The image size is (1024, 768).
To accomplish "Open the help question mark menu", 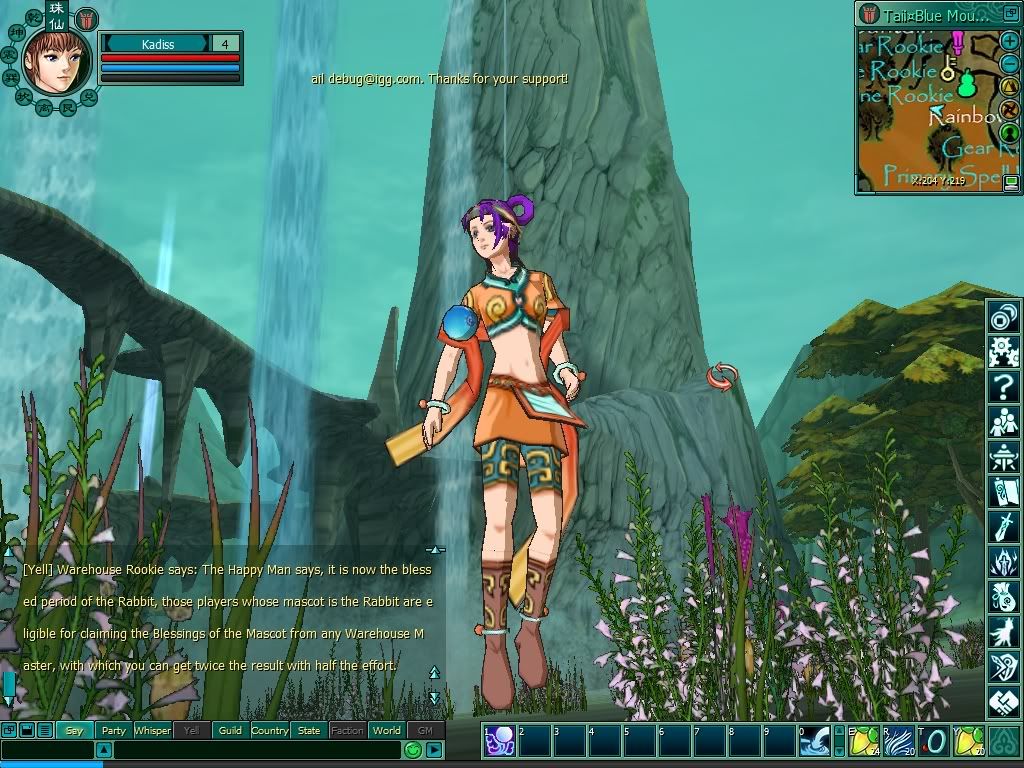I will [x=1003, y=385].
